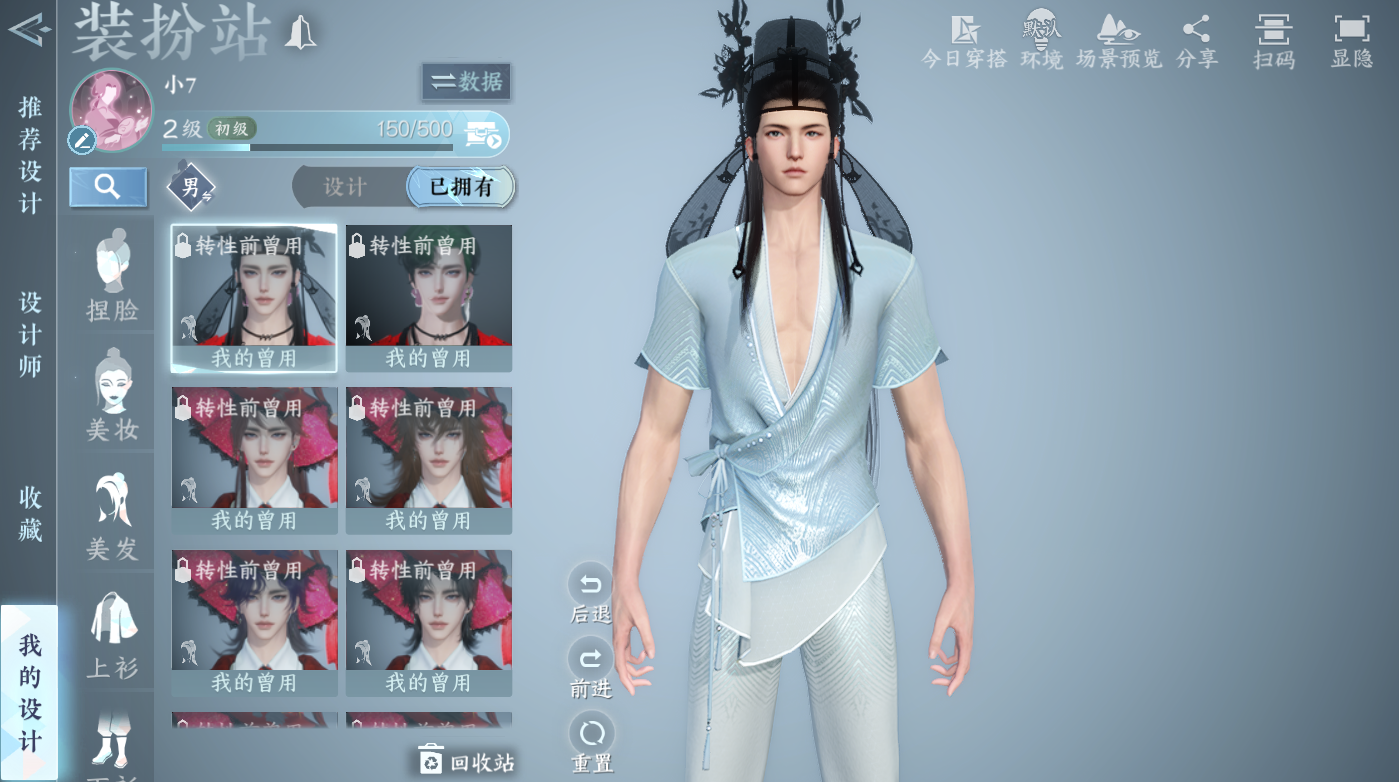This screenshot has width=1399, height=782.
Task: Choose the 美发 hair category
Action: (112, 516)
